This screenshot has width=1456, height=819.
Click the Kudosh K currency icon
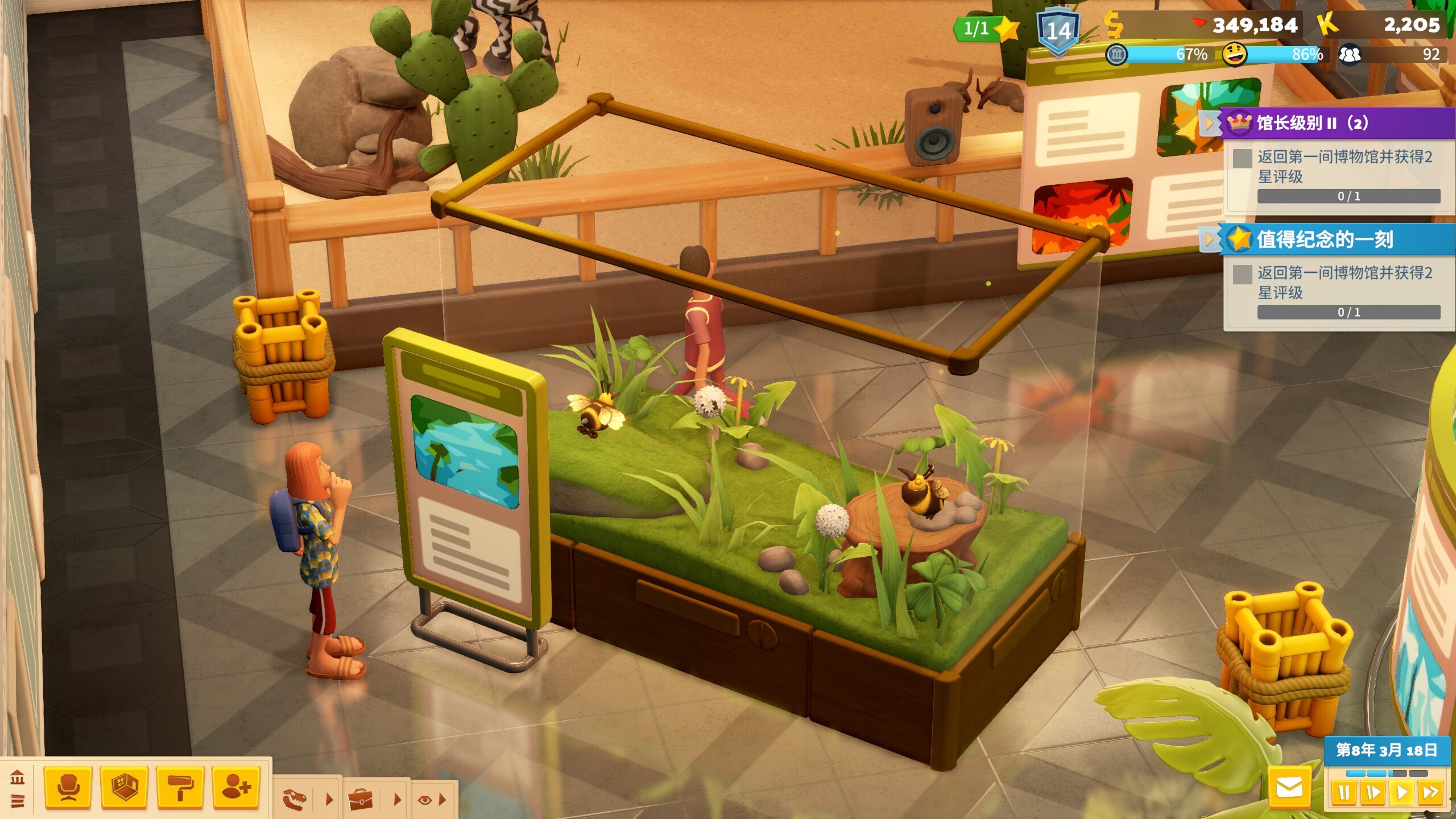(x=1327, y=24)
